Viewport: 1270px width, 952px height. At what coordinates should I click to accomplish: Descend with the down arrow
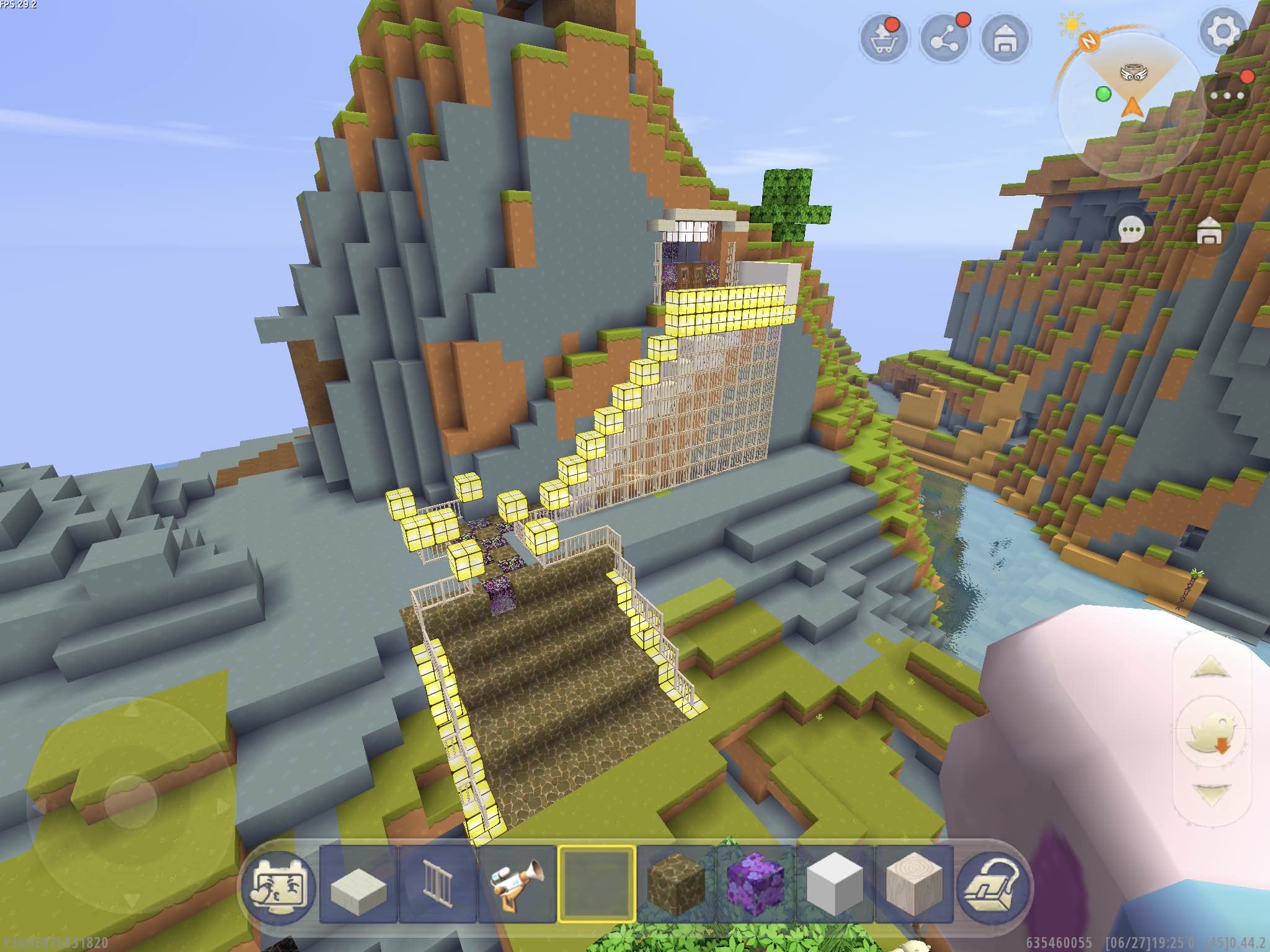(1210, 795)
